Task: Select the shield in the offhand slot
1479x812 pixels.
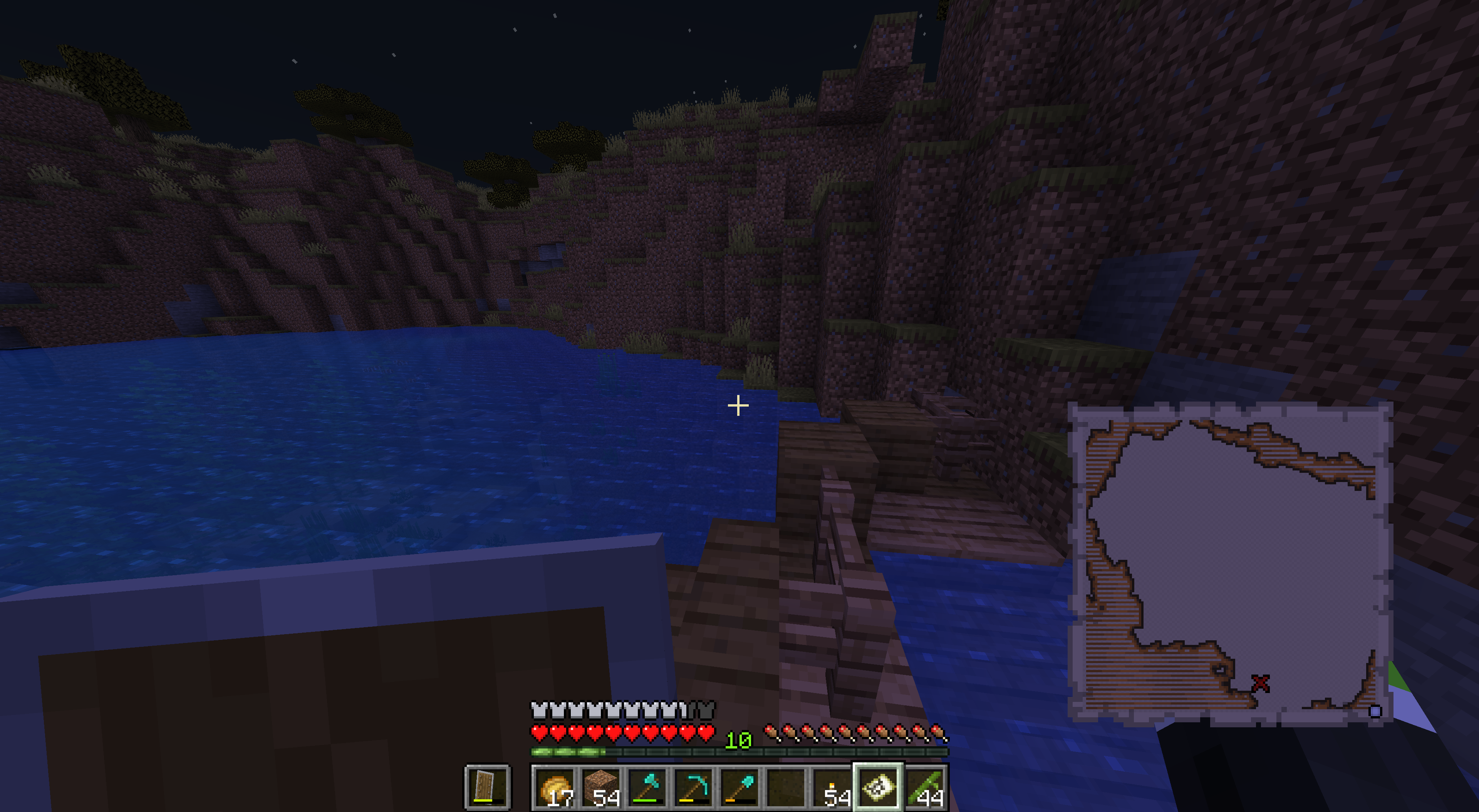Action: (487, 787)
